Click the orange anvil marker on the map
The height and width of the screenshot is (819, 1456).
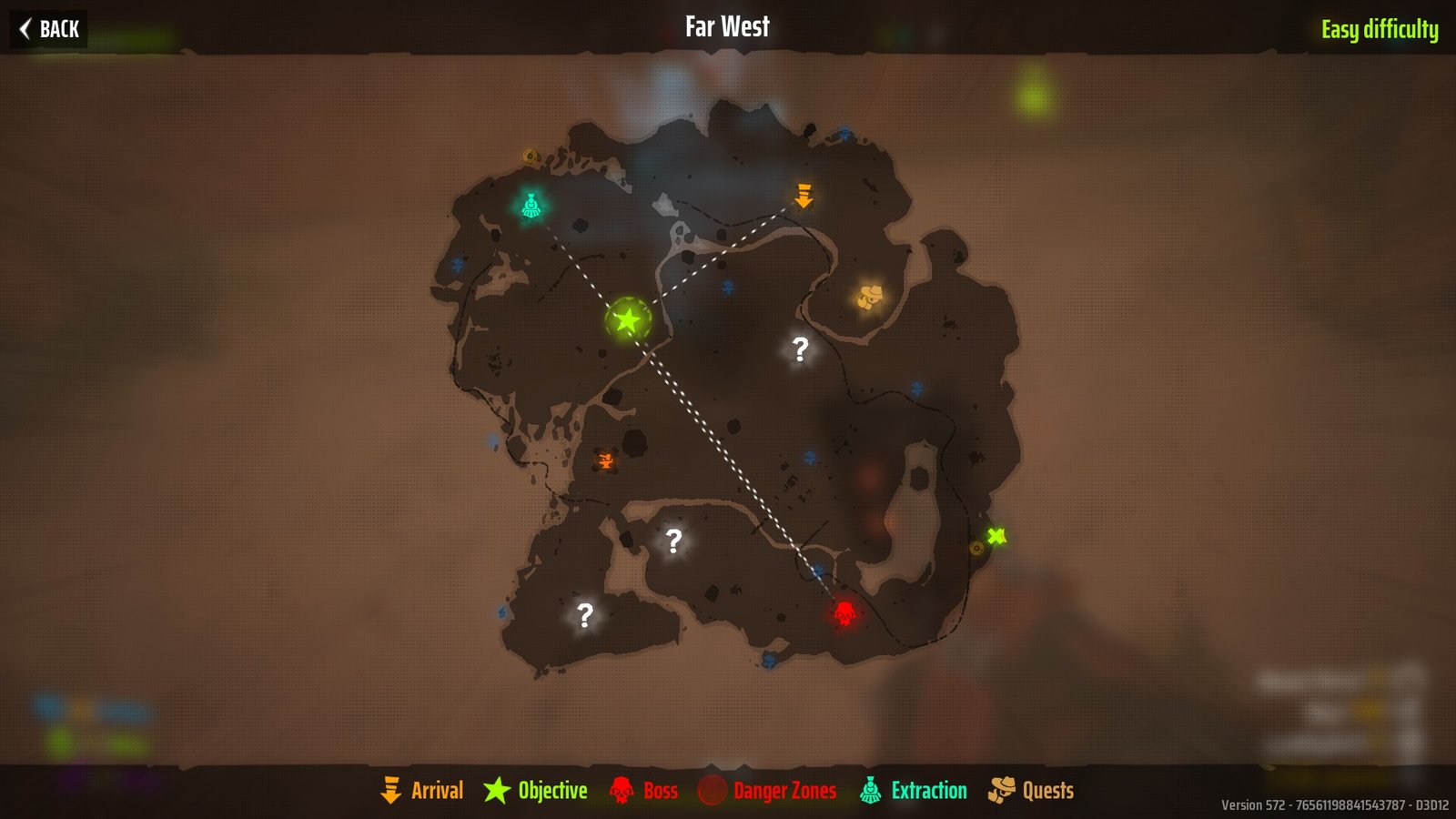pyautogui.click(x=605, y=462)
